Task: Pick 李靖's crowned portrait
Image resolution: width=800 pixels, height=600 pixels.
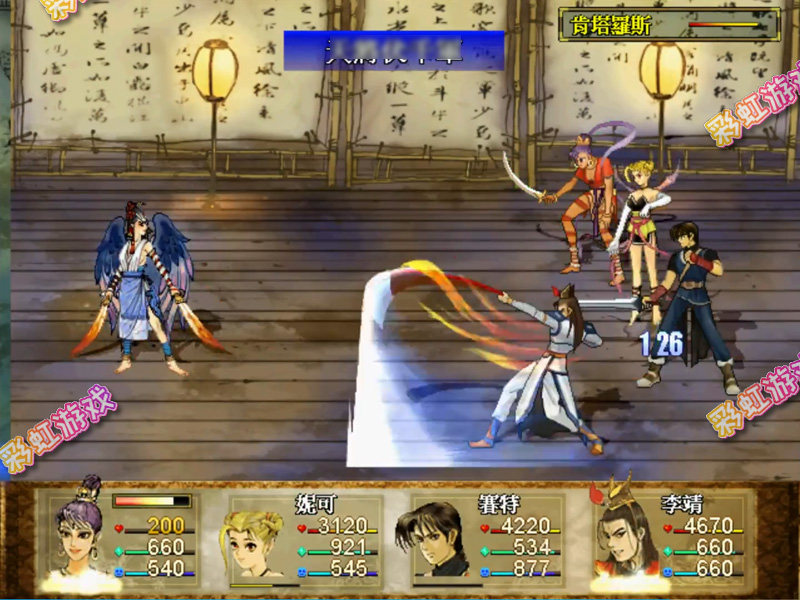Action: coord(620,538)
